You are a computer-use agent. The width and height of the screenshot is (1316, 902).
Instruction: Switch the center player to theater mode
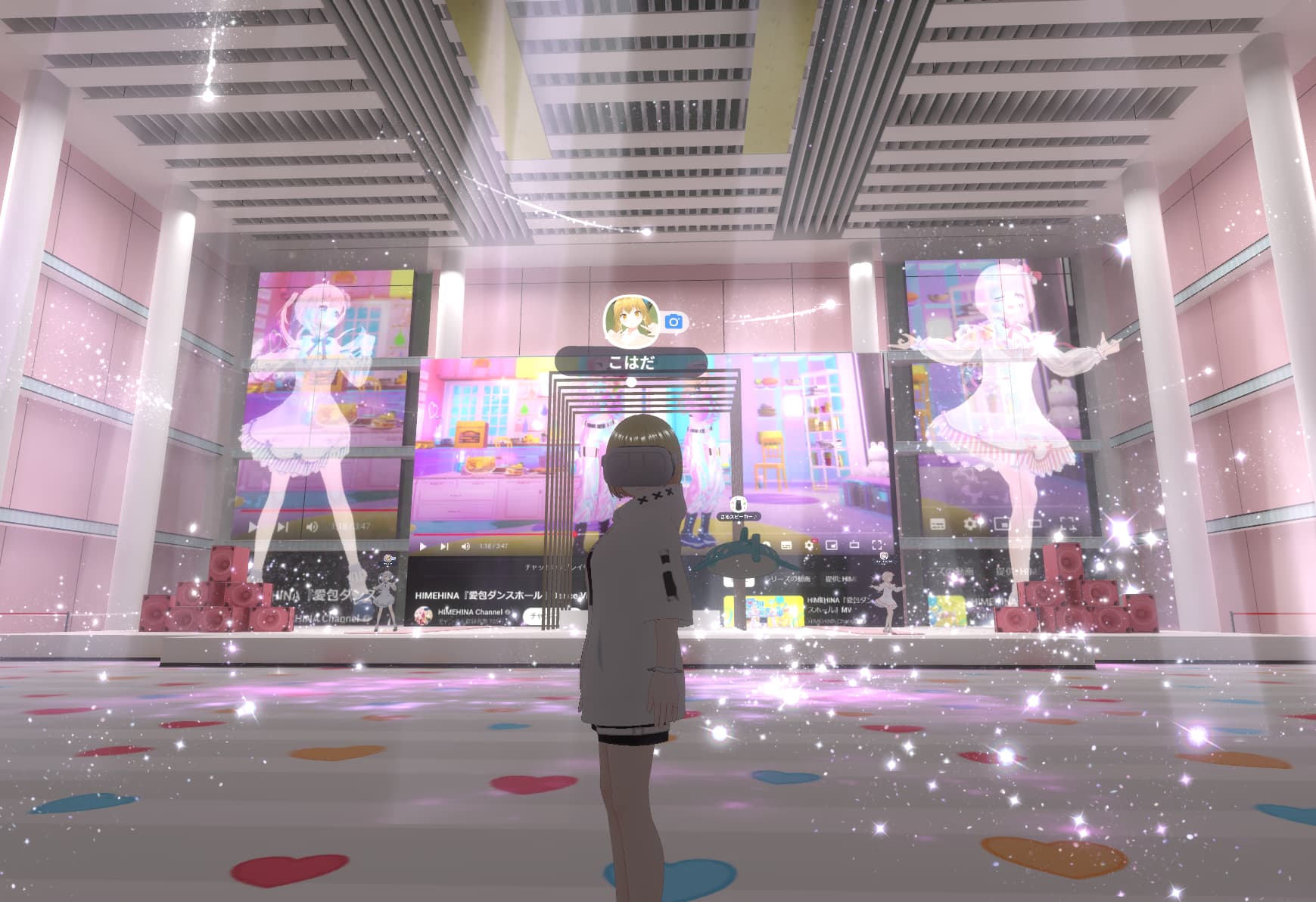(854, 546)
